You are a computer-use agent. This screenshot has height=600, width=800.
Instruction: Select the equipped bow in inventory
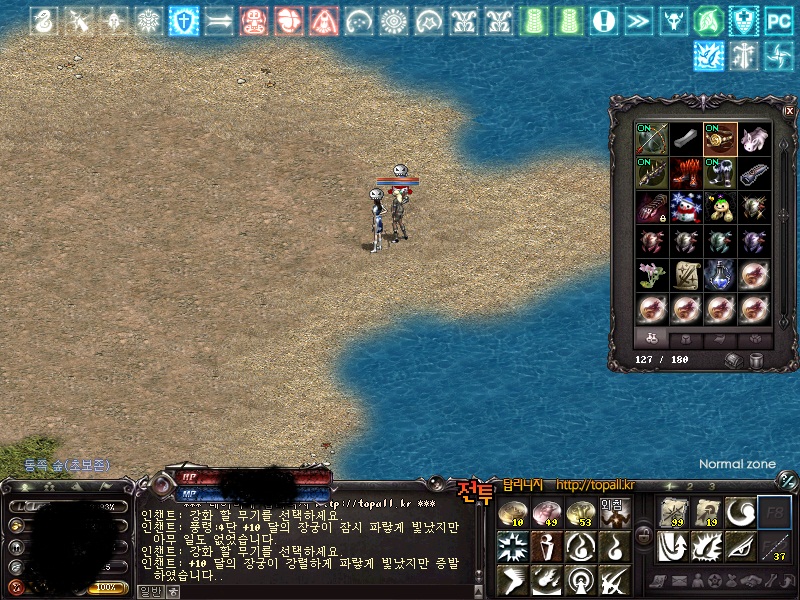coord(651,139)
